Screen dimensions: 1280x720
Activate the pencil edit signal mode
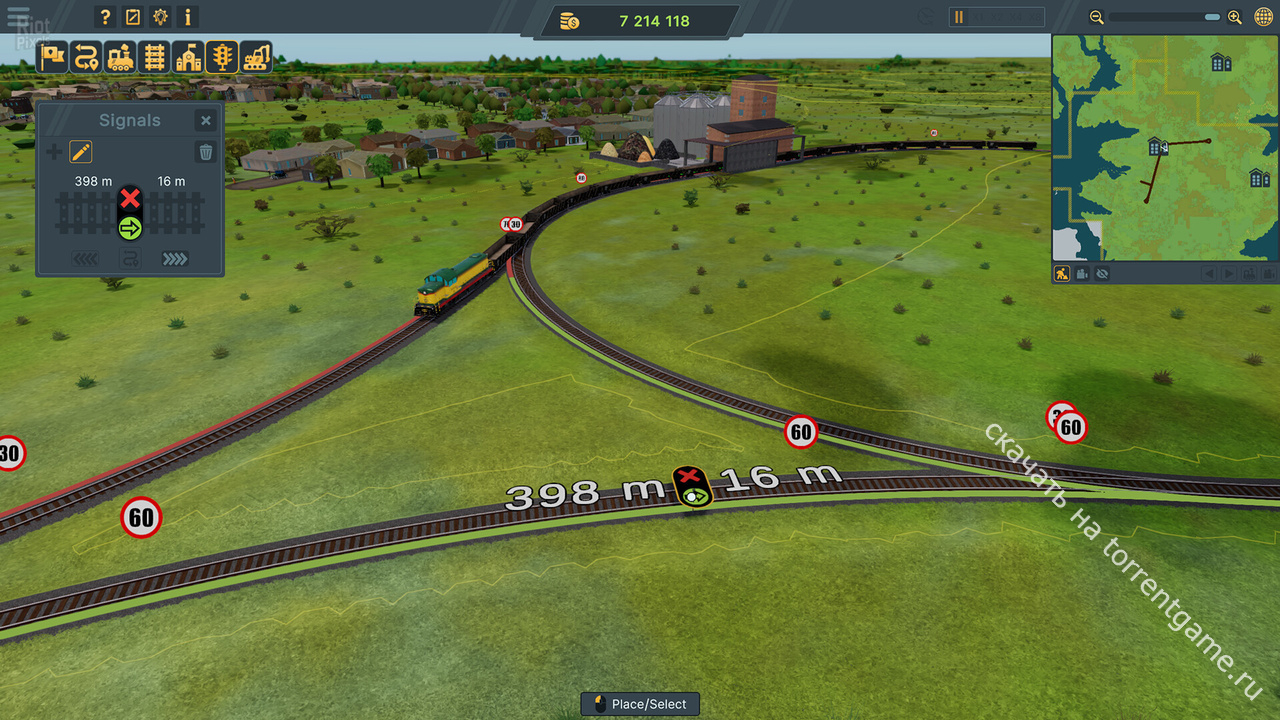(81, 152)
